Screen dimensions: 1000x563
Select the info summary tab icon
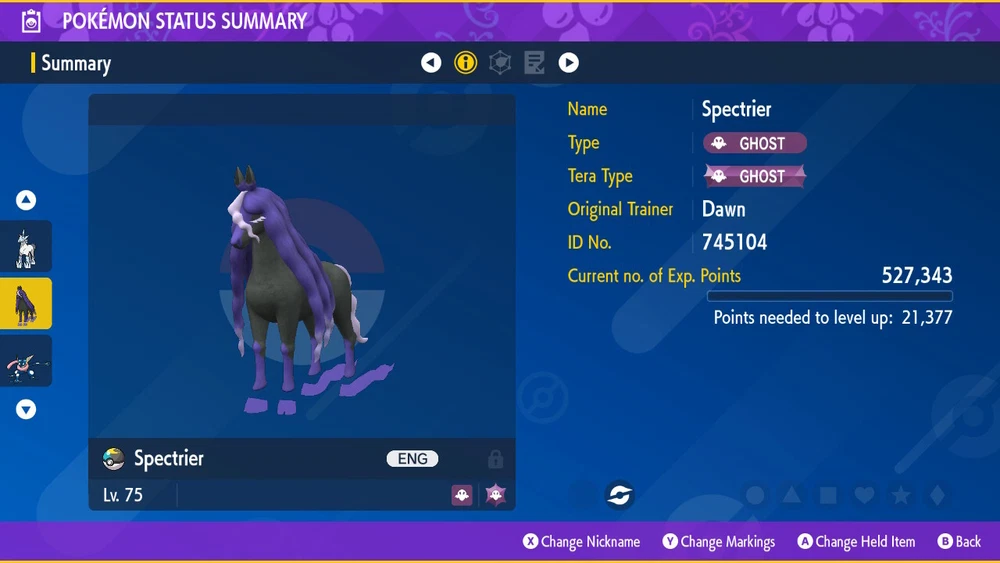click(x=465, y=63)
